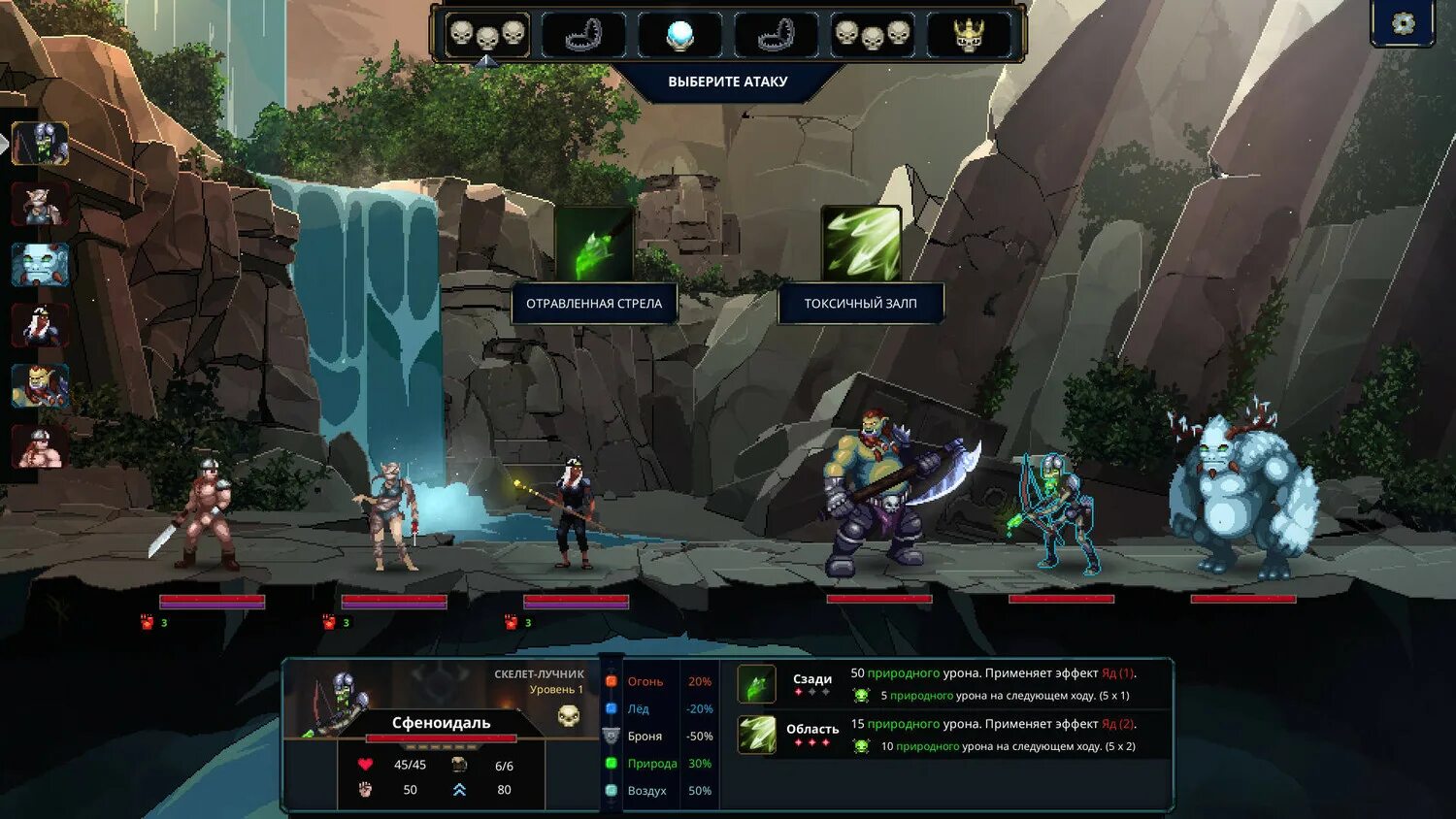
Task: Select the staff mage turn portrait
Action: point(40,325)
